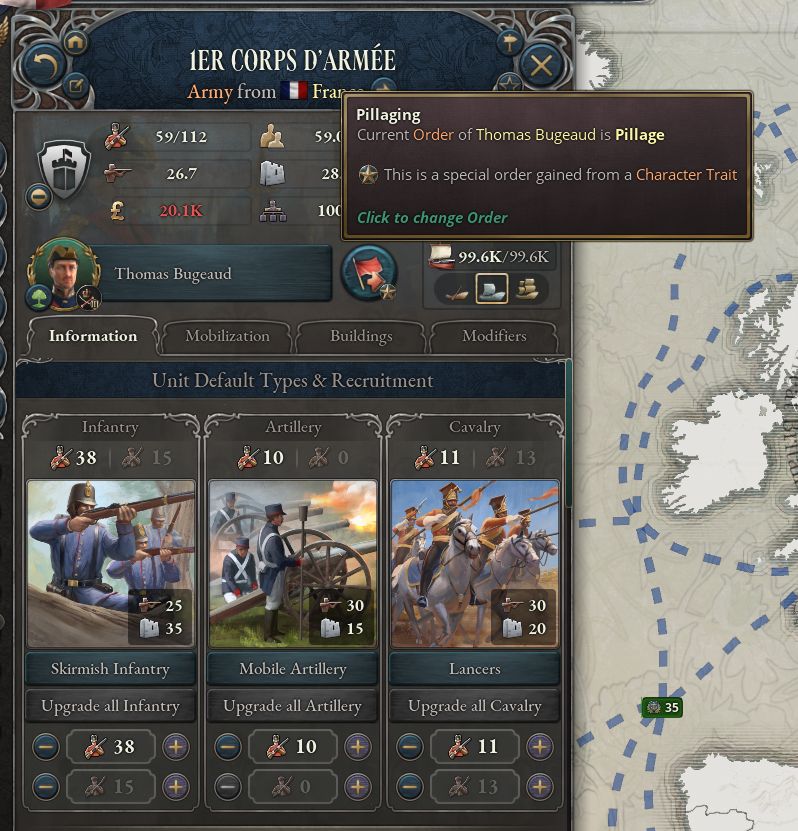Upgrade all Artillery units

point(292,706)
